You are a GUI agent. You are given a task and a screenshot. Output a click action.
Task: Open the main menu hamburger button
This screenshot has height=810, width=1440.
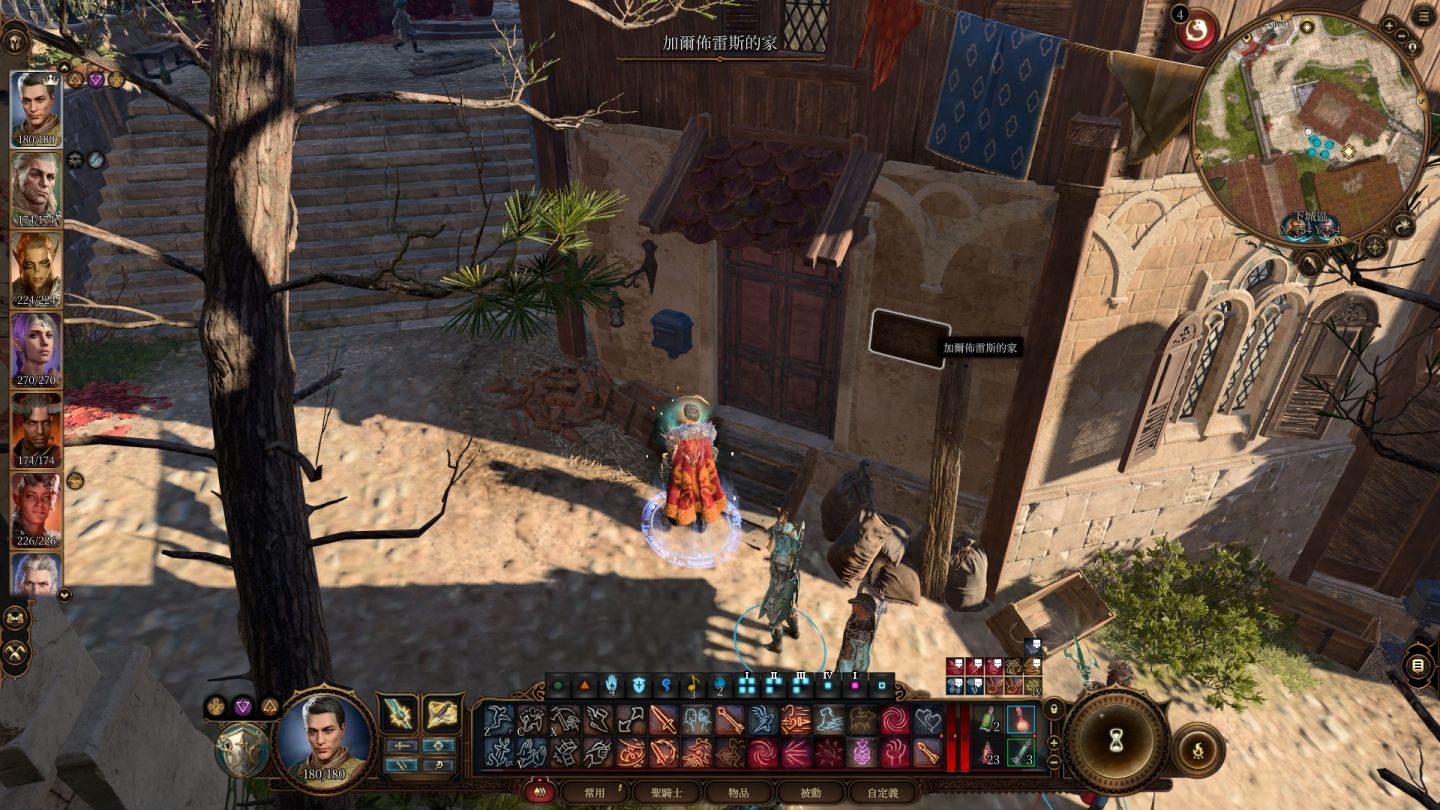(x=1424, y=16)
